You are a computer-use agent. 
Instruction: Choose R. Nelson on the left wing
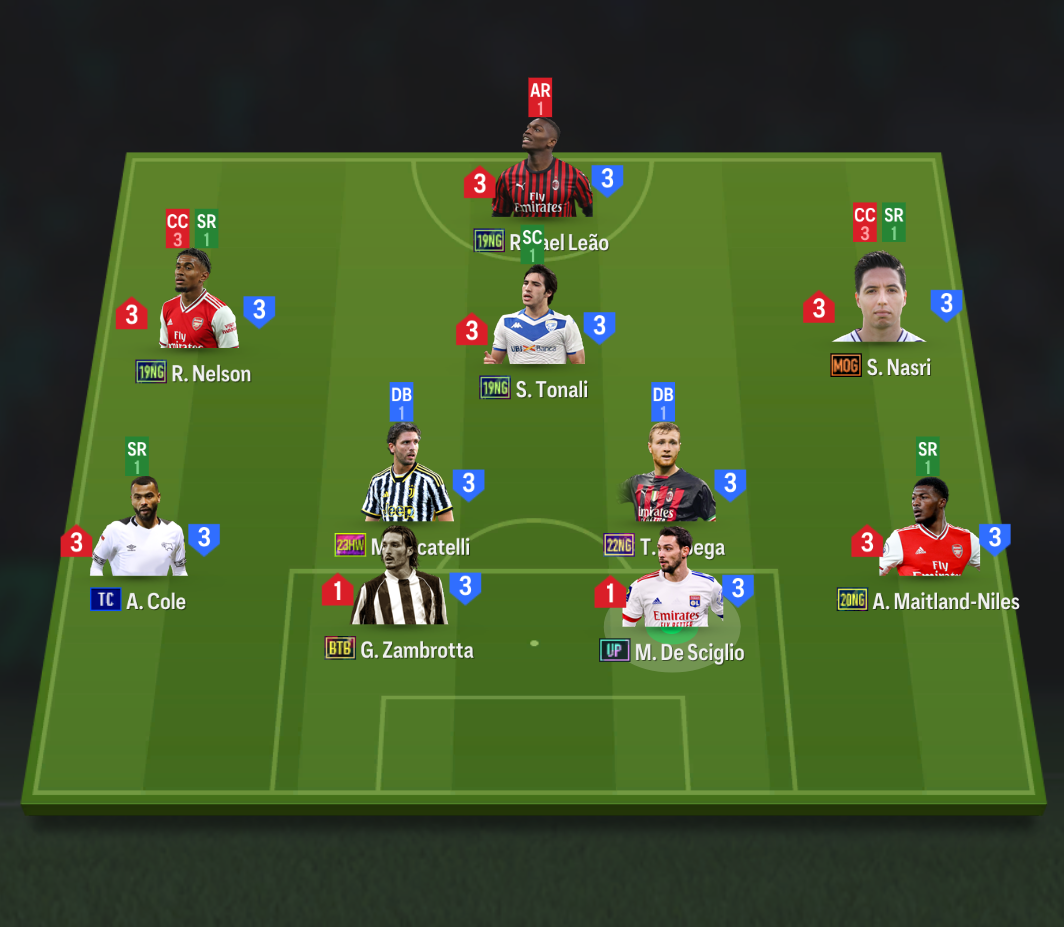198,306
